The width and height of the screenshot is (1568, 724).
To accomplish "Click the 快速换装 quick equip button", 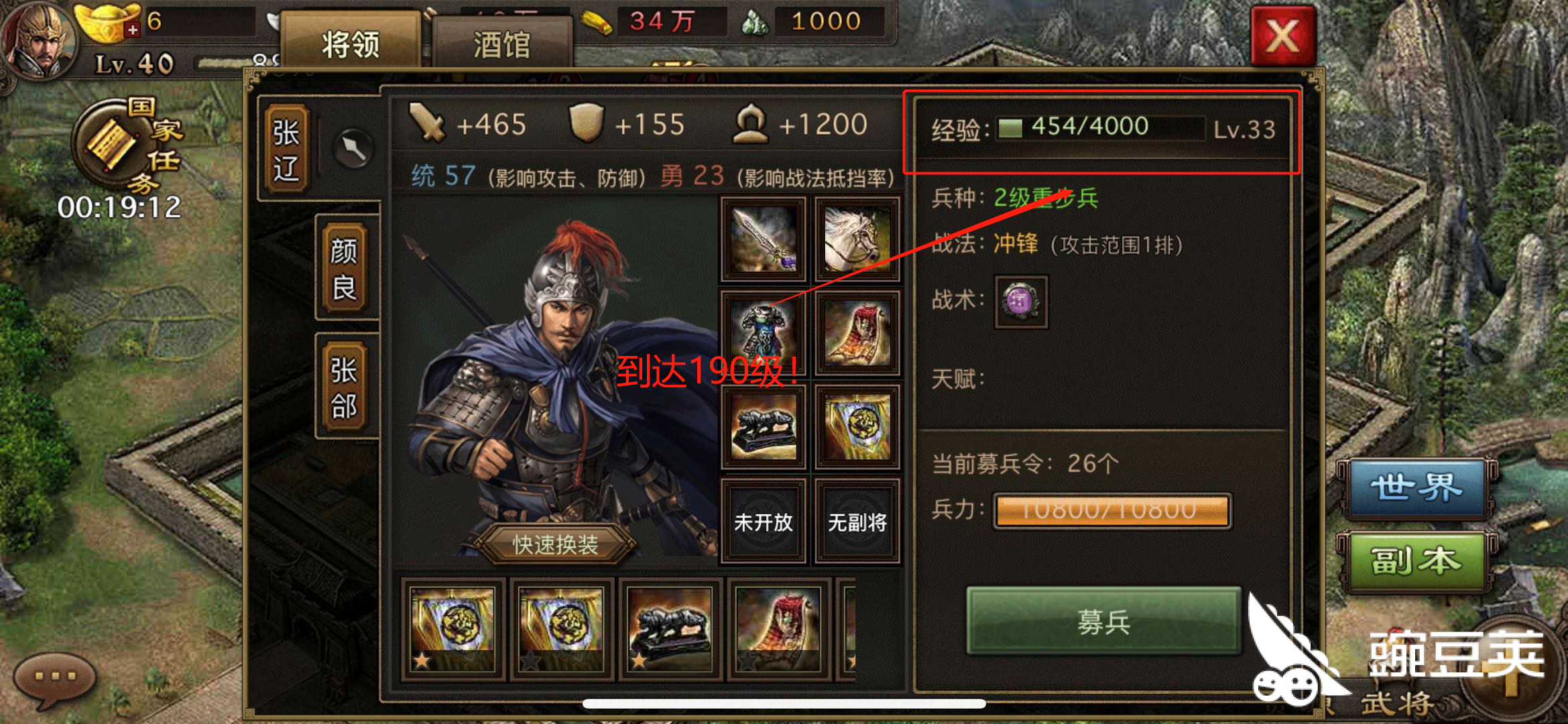I will point(556,545).
